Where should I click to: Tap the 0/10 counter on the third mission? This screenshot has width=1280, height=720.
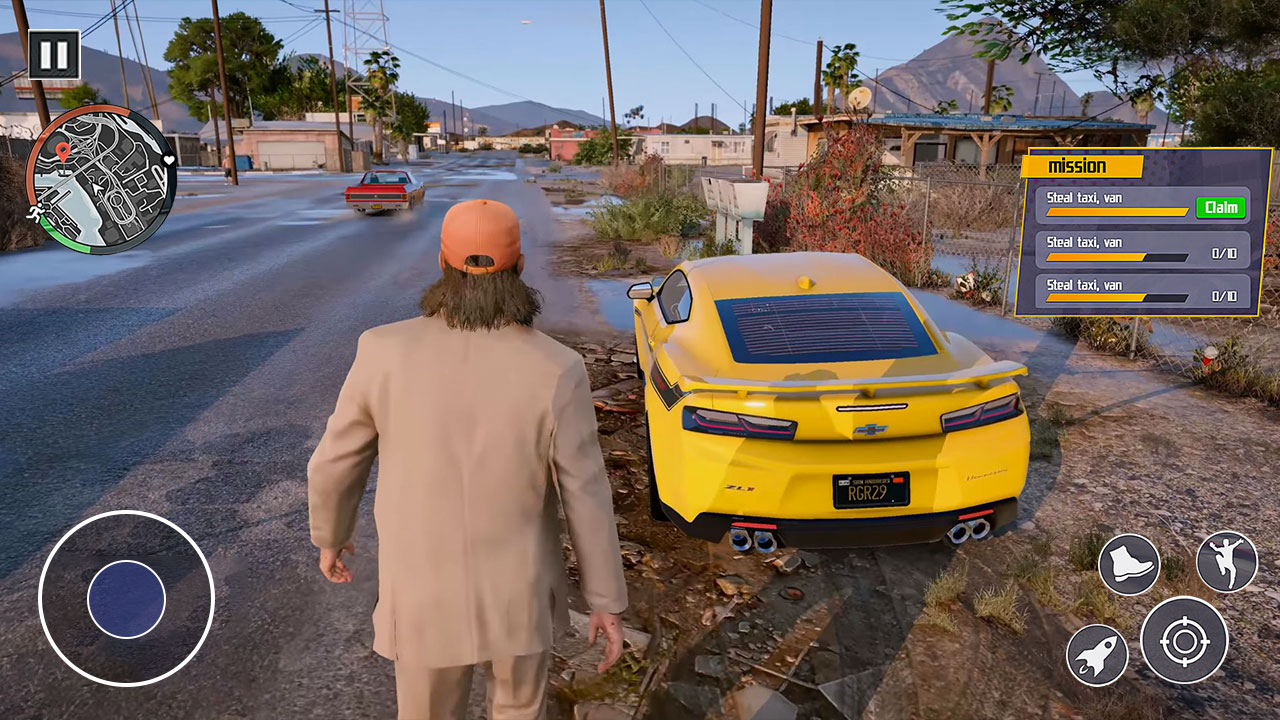(x=1224, y=295)
